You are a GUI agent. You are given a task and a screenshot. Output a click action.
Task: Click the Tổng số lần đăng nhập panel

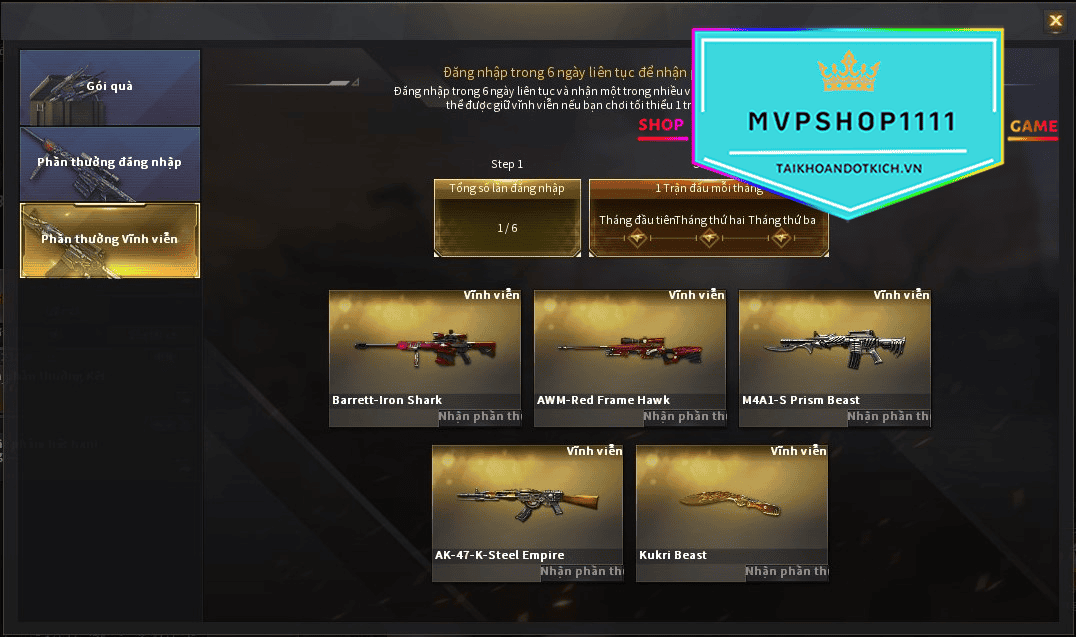tap(507, 217)
